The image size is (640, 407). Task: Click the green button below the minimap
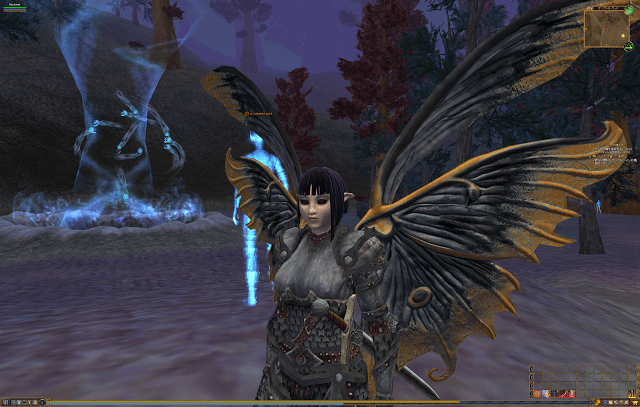[629, 47]
